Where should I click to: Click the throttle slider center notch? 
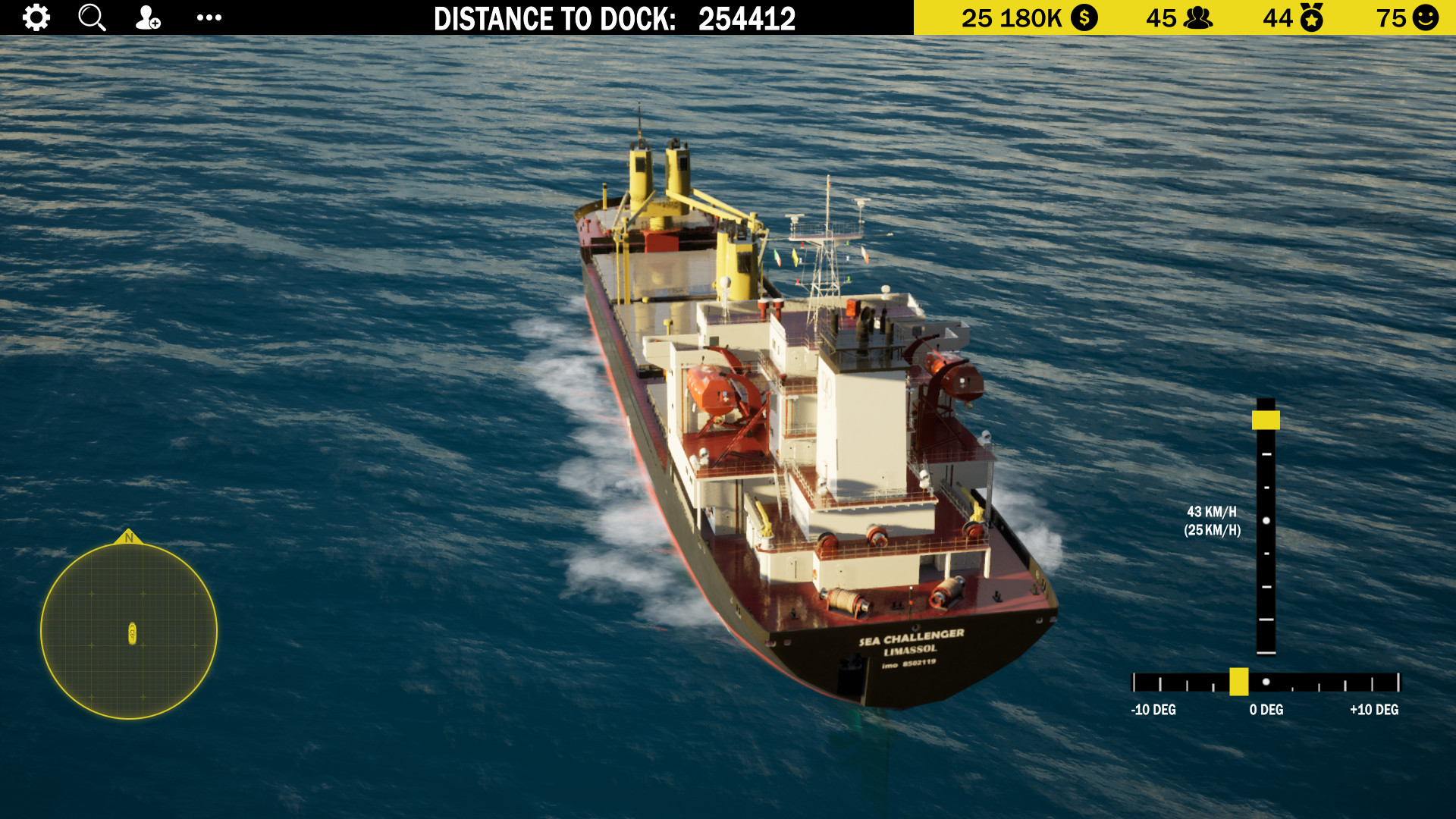1266,519
